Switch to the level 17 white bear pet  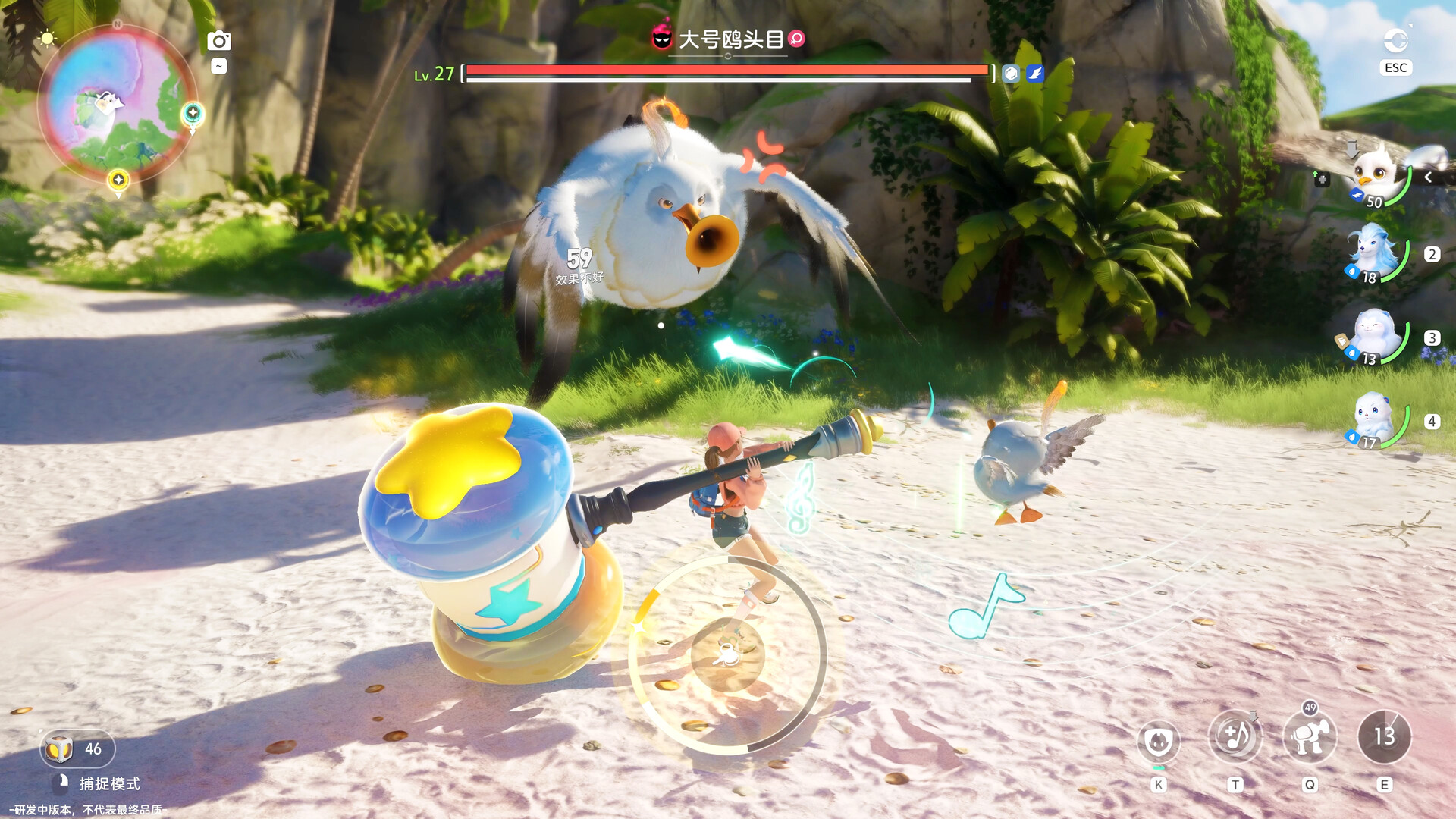tap(1374, 421)
